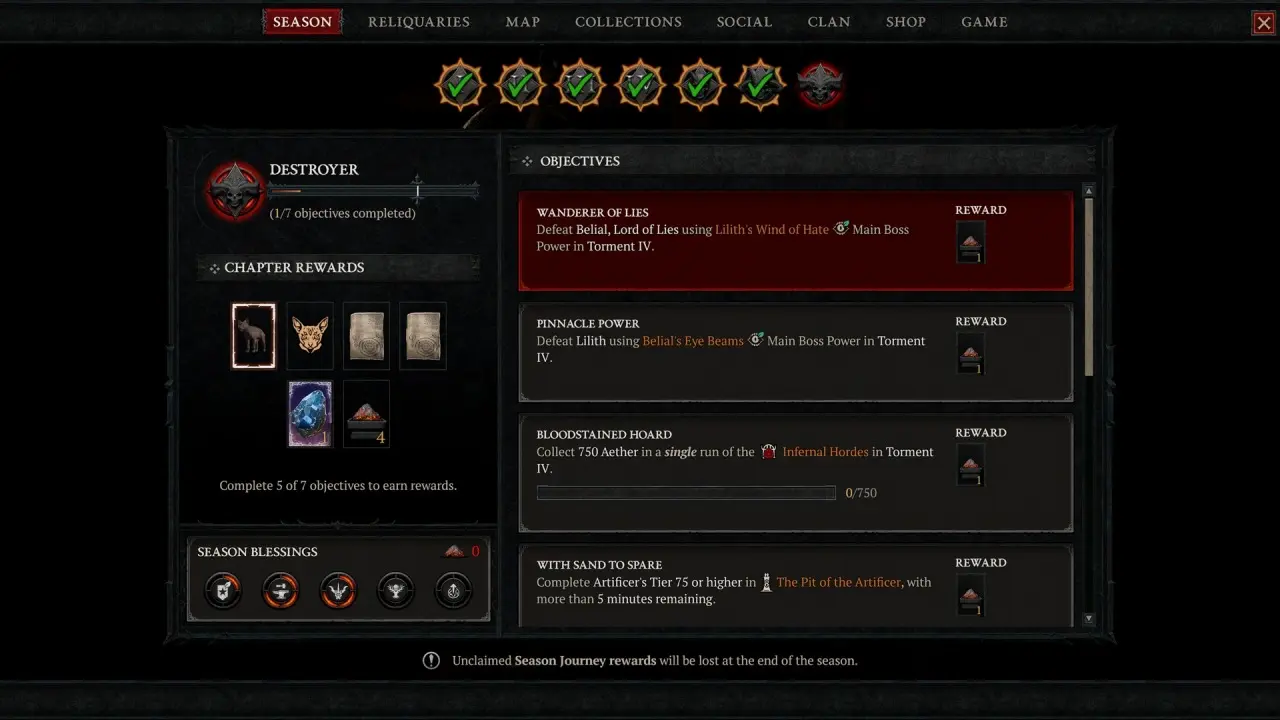Open the Clan tab

(829, 22)
